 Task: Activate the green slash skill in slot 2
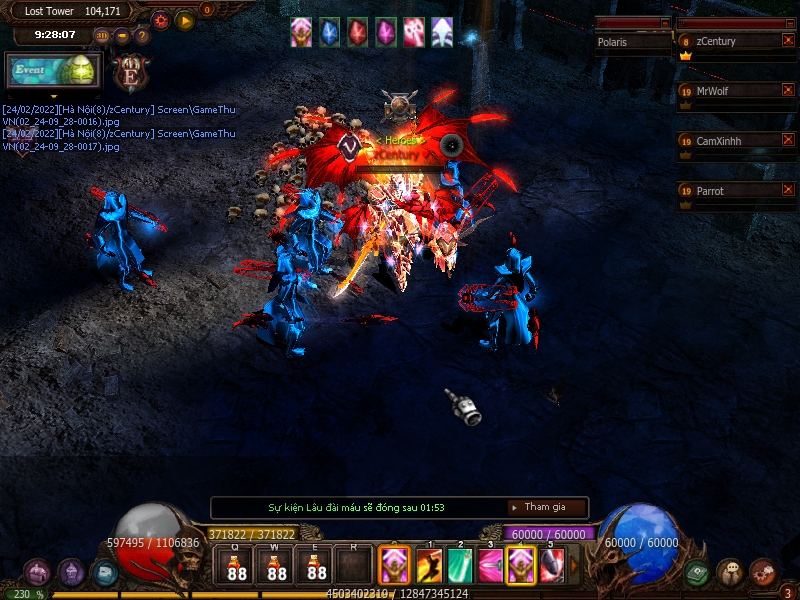[x=461, y=567]
